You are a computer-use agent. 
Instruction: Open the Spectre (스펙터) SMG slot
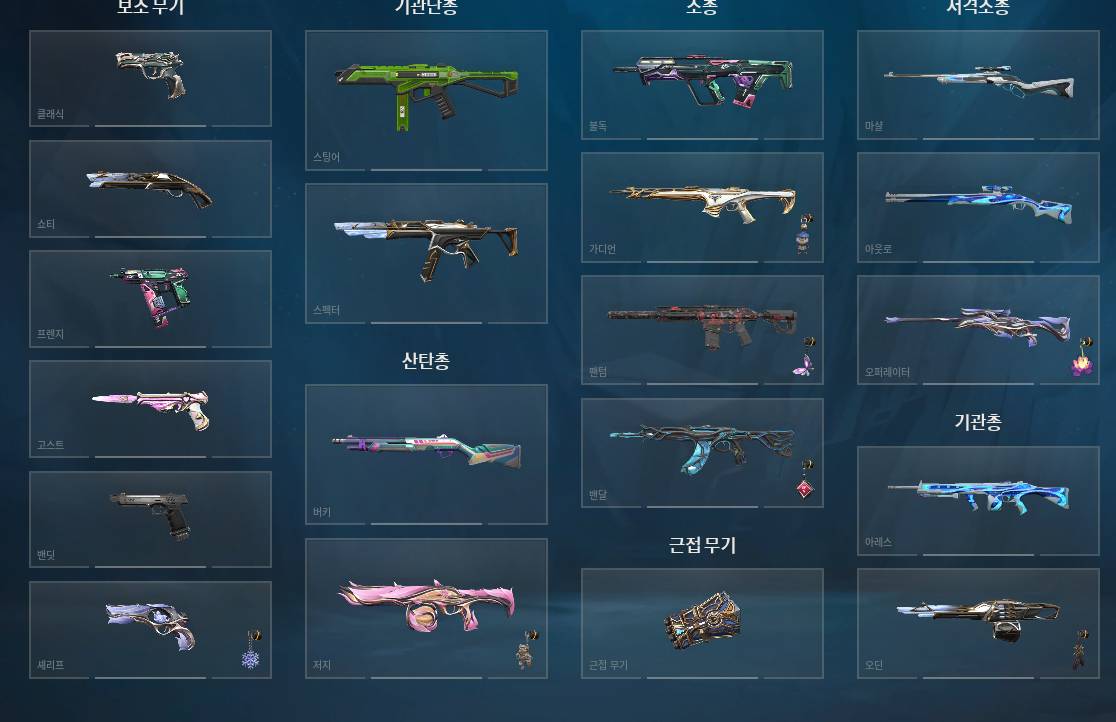(x=426, y=252)
